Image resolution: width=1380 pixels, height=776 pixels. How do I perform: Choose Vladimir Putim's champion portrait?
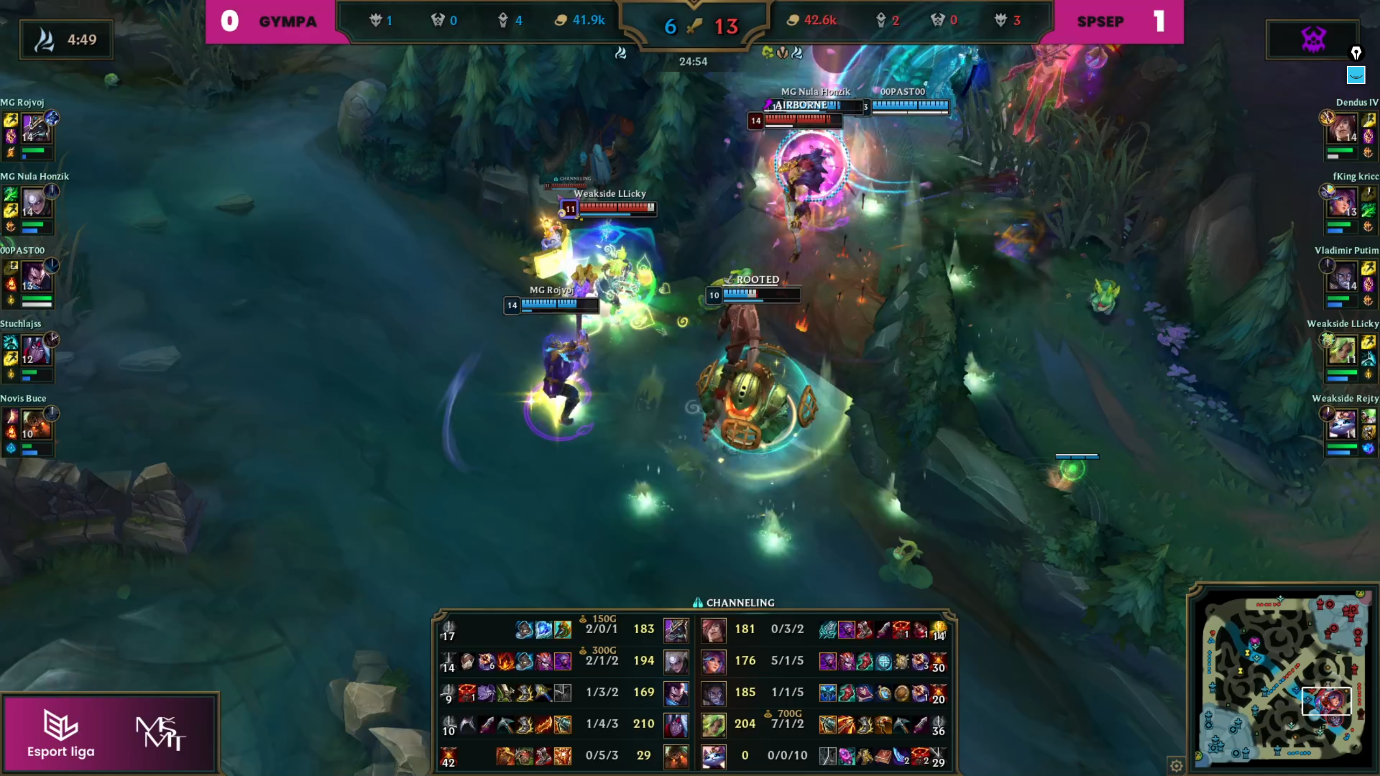1342,276
